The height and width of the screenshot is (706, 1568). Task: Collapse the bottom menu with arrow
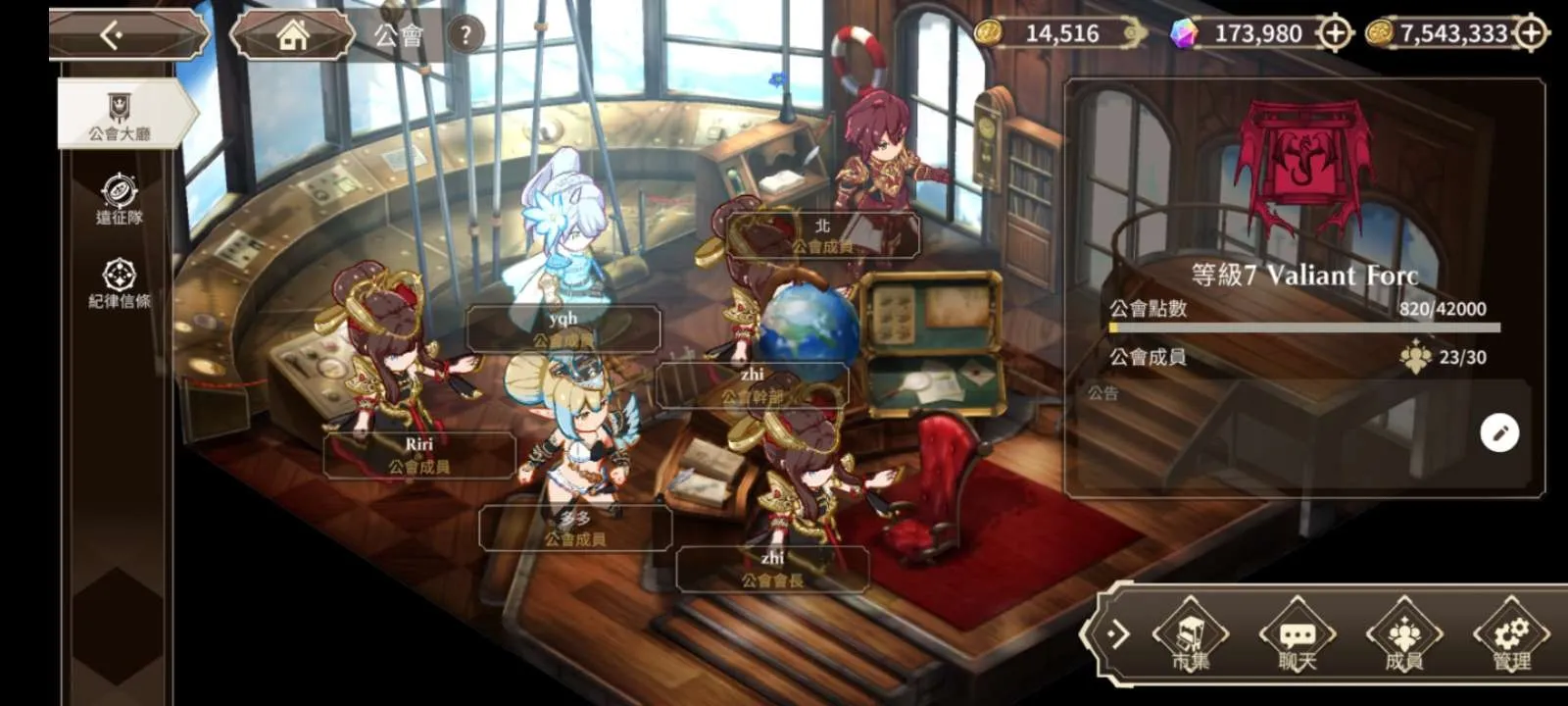pos(1115,634)
